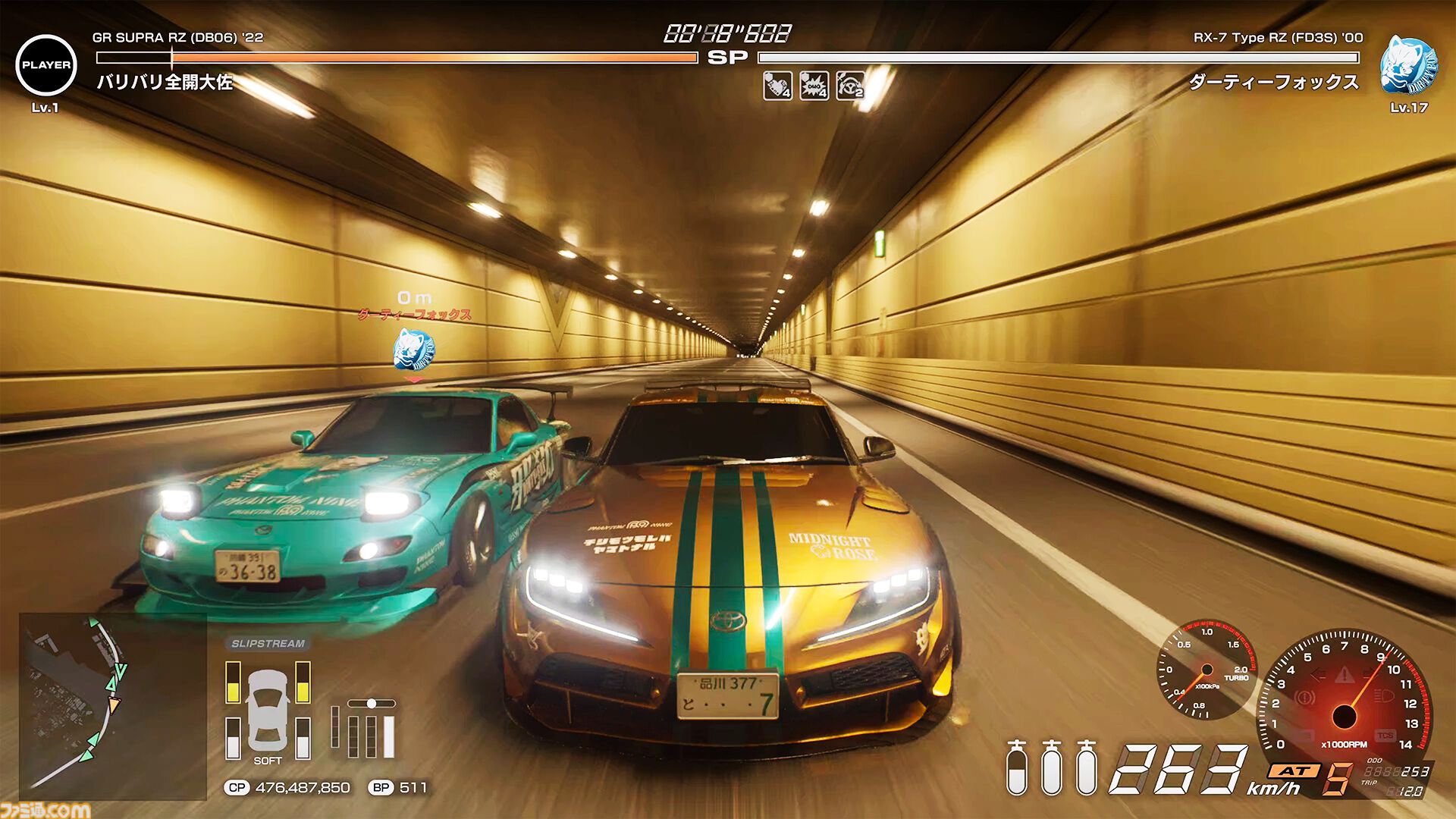Select the heart repair item icon
Screen dimensions: 1456x819
tap(777, 86)
